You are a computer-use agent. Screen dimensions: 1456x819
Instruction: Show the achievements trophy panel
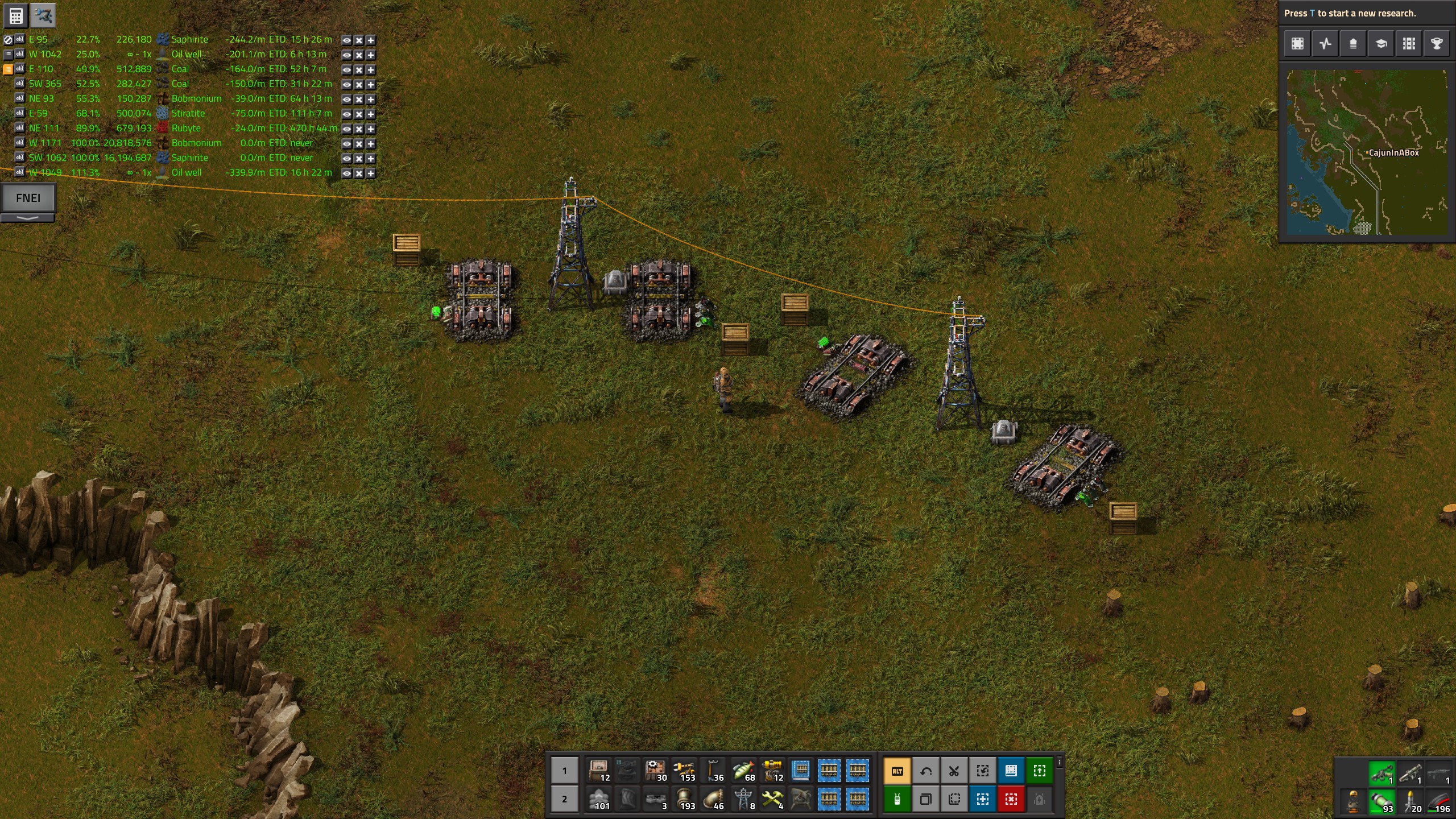coord(1437,44)
